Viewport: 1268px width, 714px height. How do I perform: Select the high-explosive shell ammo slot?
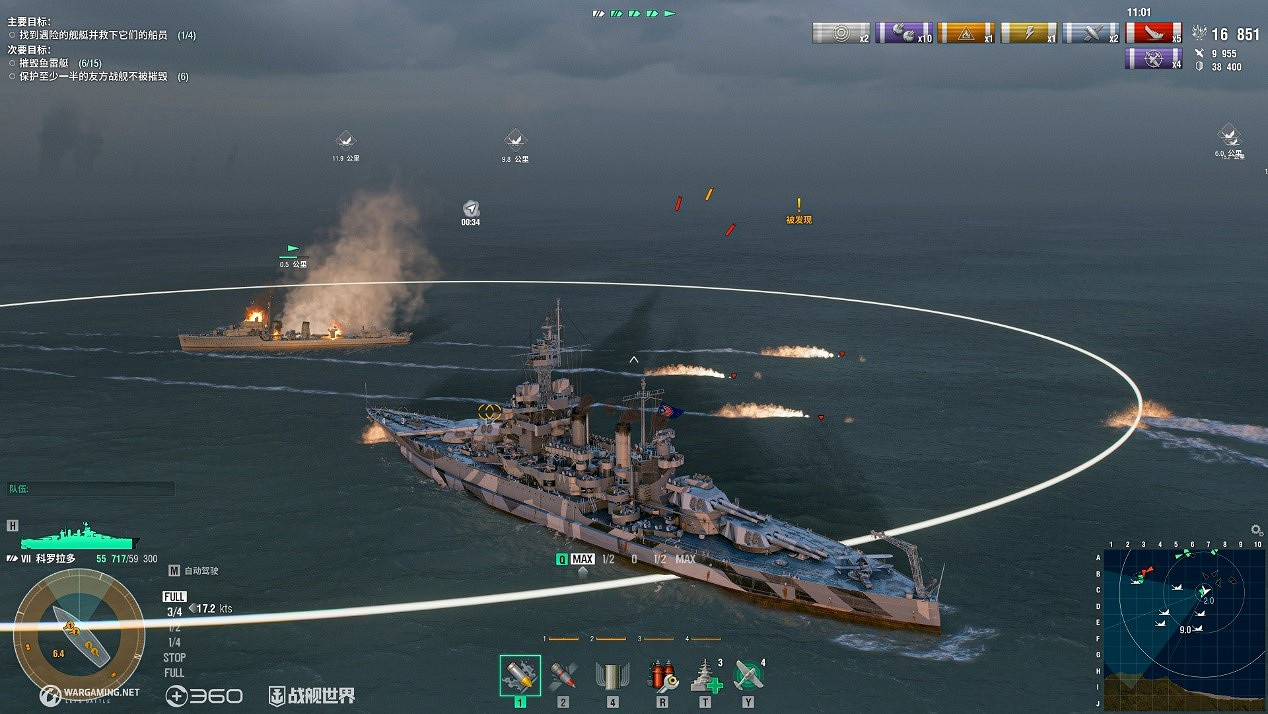click(519, 676)
